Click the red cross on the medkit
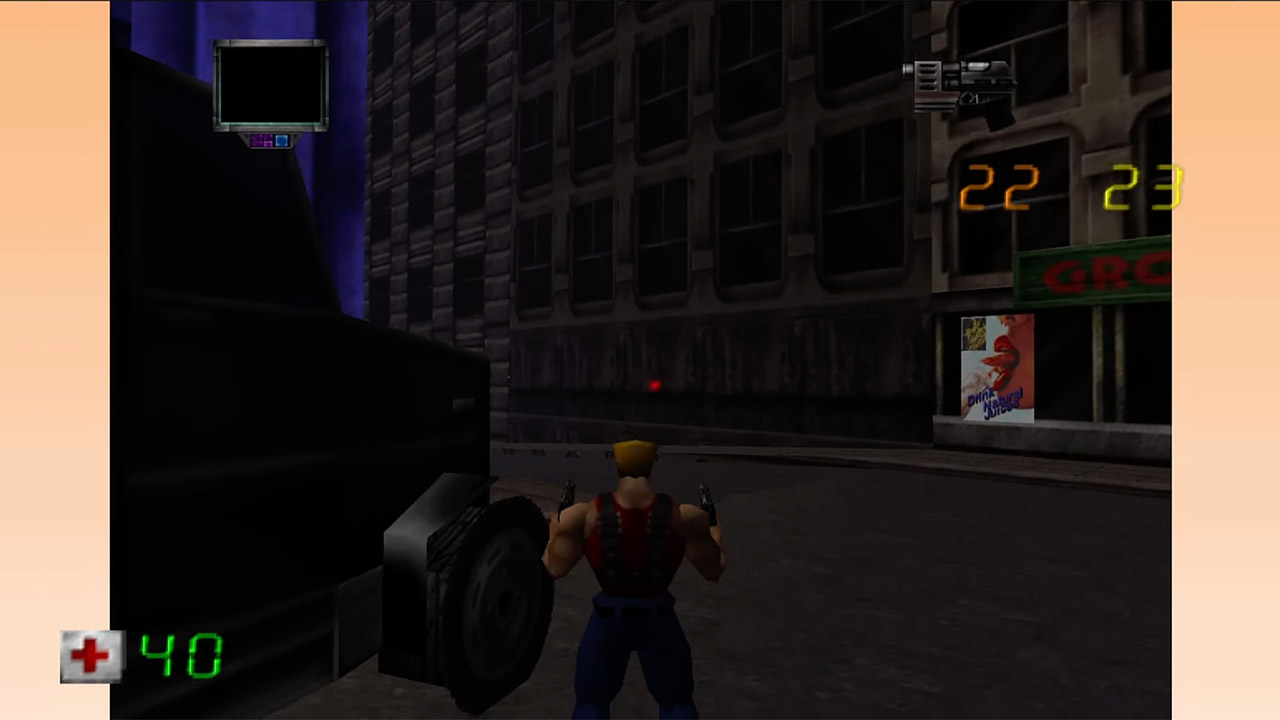Screen dimensions: 1280x720 (91, 655)
